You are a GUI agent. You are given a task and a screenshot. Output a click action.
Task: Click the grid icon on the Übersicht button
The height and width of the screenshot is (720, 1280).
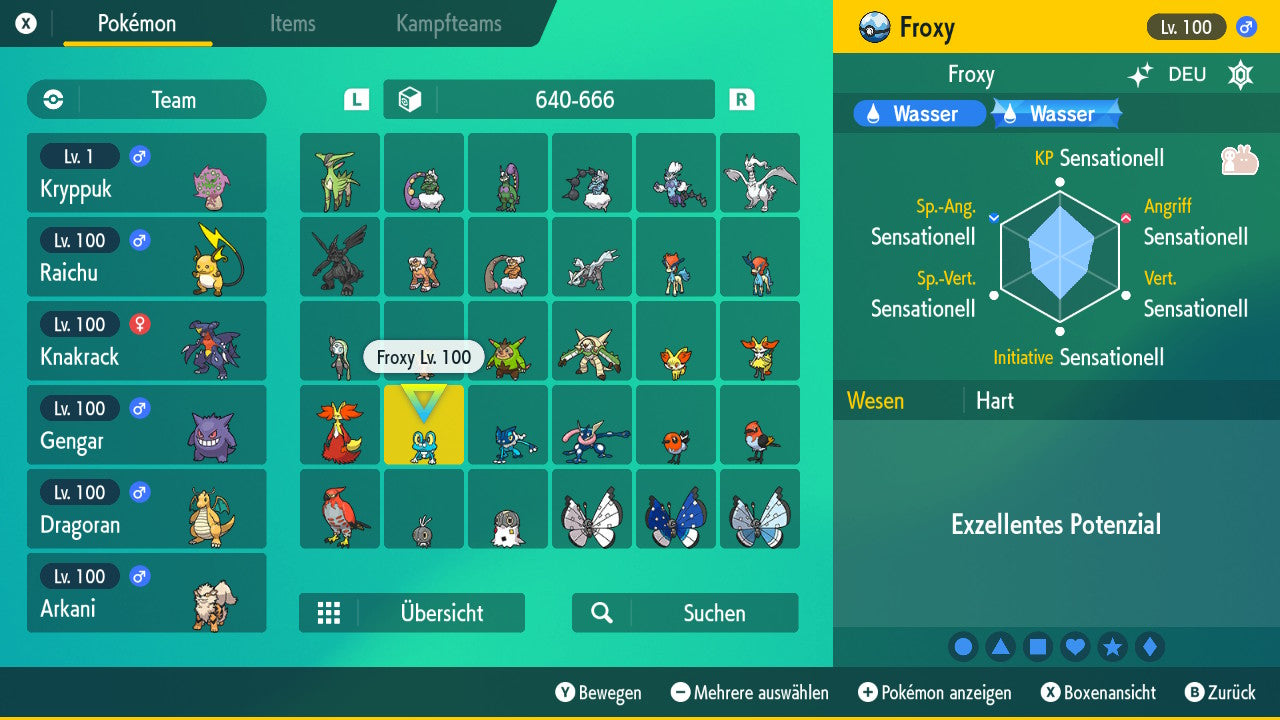coord(330,613)
